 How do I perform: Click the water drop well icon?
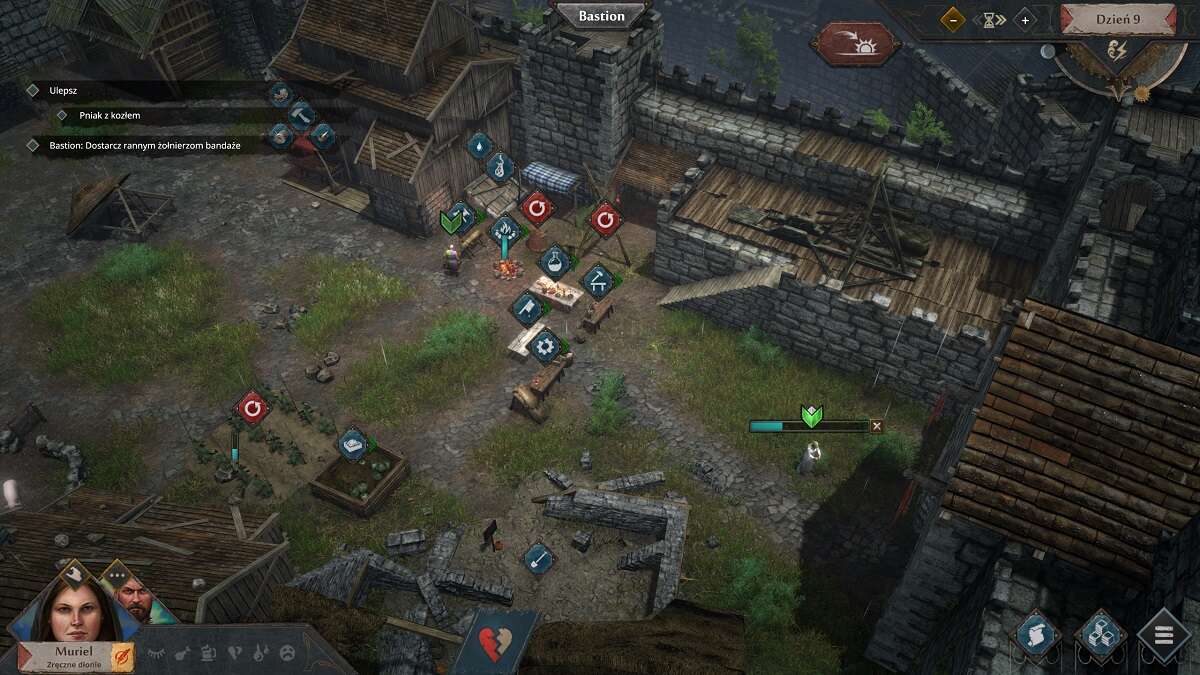tap(480, 146)
